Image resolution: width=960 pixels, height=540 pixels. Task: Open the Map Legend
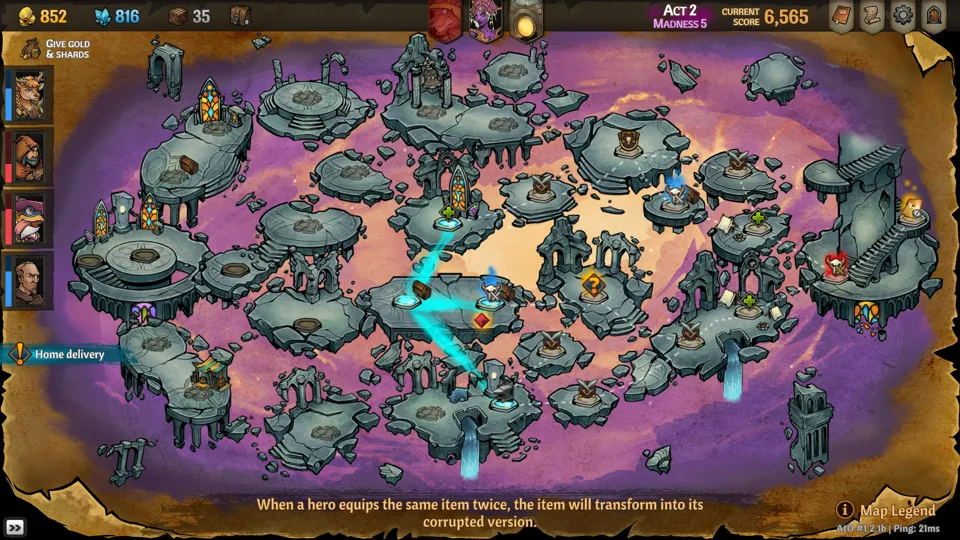pos(887,511)
